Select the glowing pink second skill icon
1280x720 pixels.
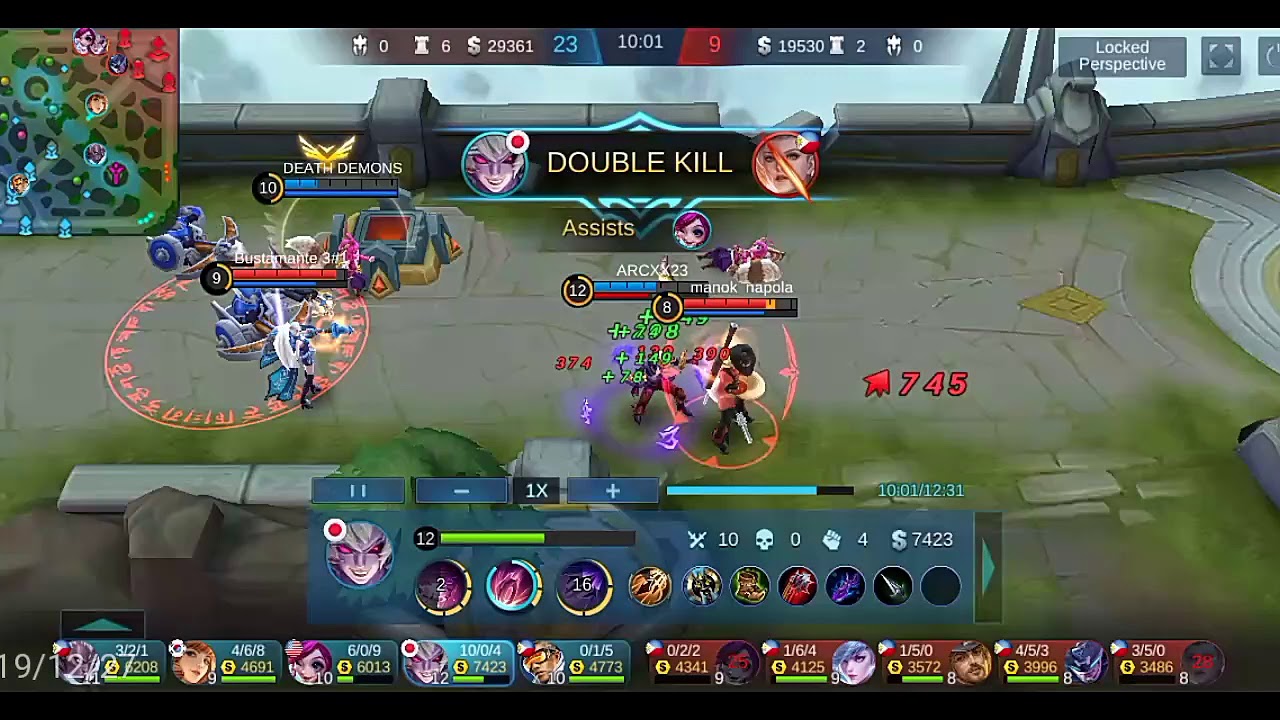click(512, 586)
